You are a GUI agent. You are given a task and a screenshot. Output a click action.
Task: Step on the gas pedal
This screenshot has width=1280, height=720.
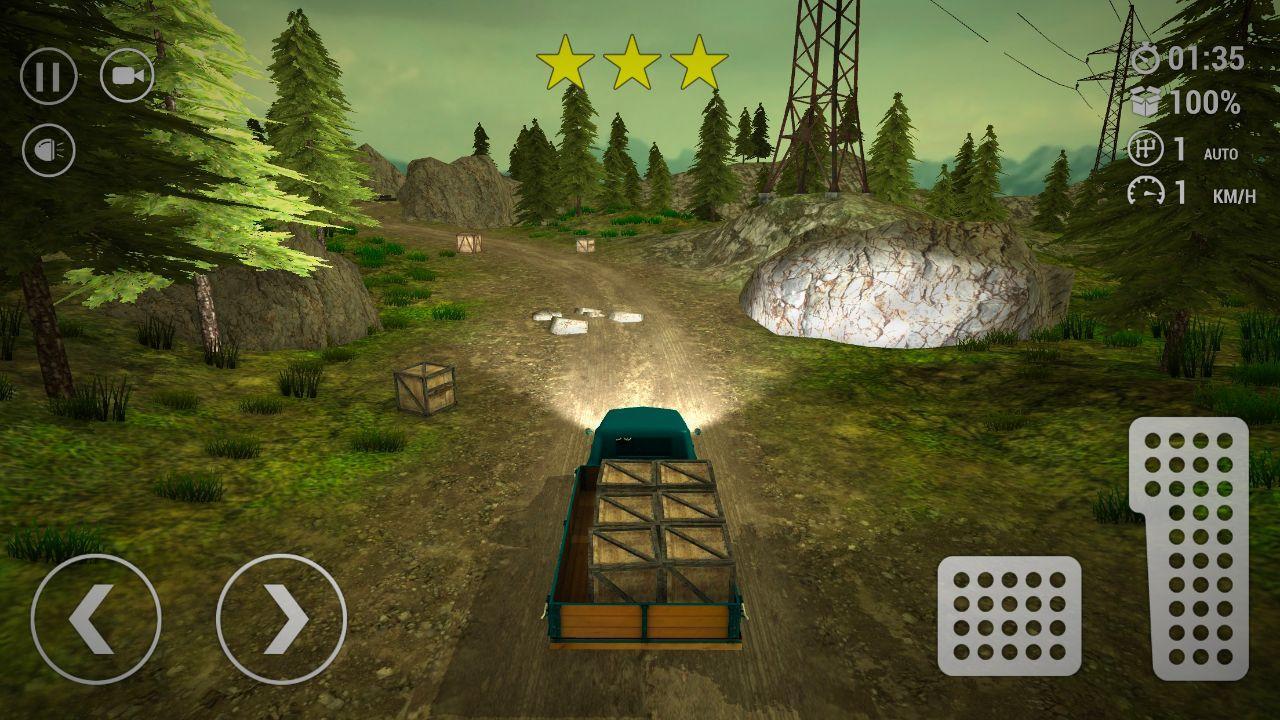point(1189,548)
